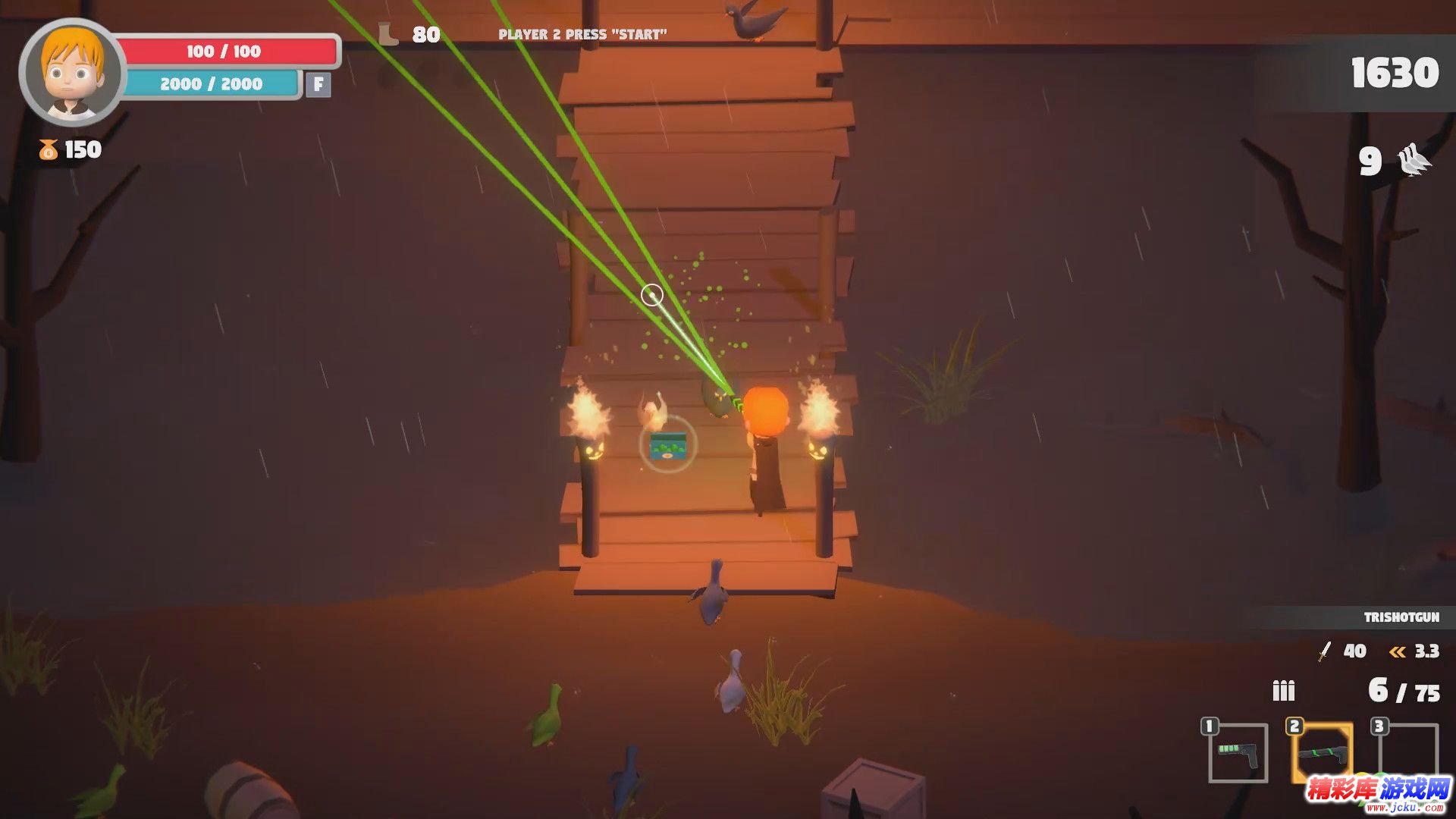Choose the Trishotgun in weapon slot 2
This screenshot has height=819, width=1456.
pyautogui.click(x=1323, y=753)
